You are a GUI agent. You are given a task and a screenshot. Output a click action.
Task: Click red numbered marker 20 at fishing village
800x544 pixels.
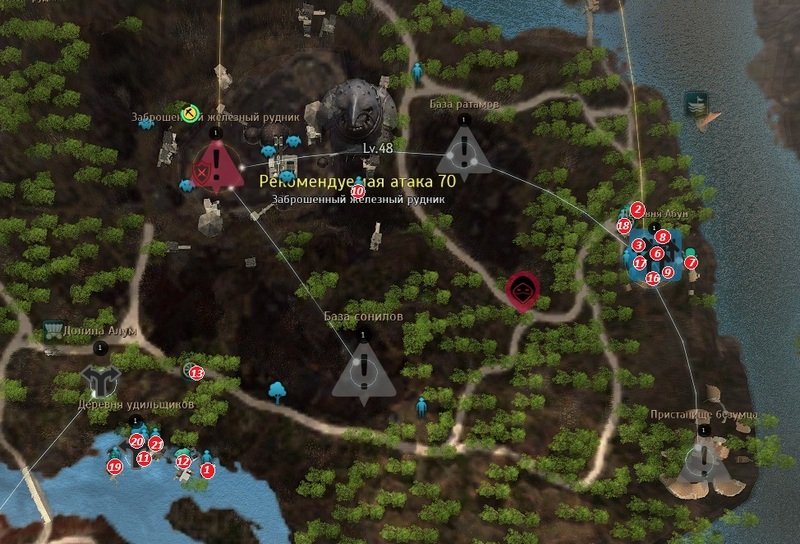coord(136,440)
